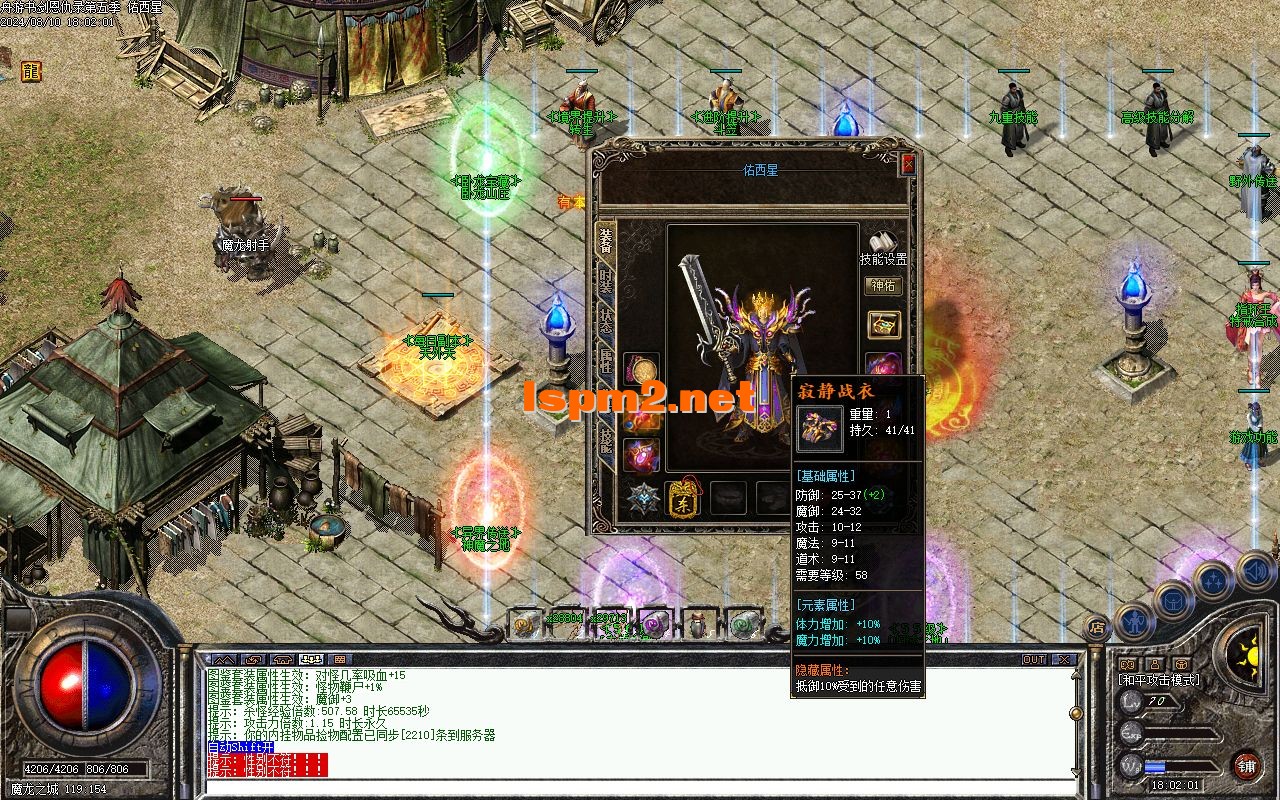Click the red 铺 stall button
1280x800 pixels.
click(1246, 767)
